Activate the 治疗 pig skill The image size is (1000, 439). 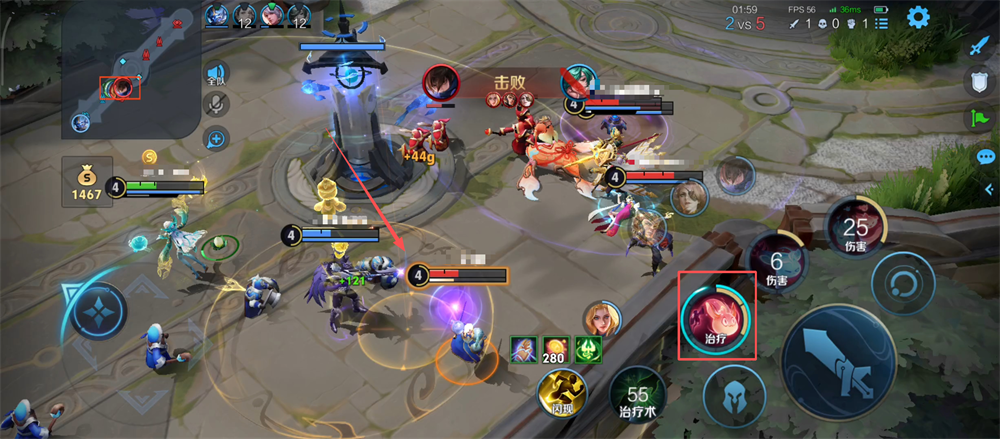[716, 316]
